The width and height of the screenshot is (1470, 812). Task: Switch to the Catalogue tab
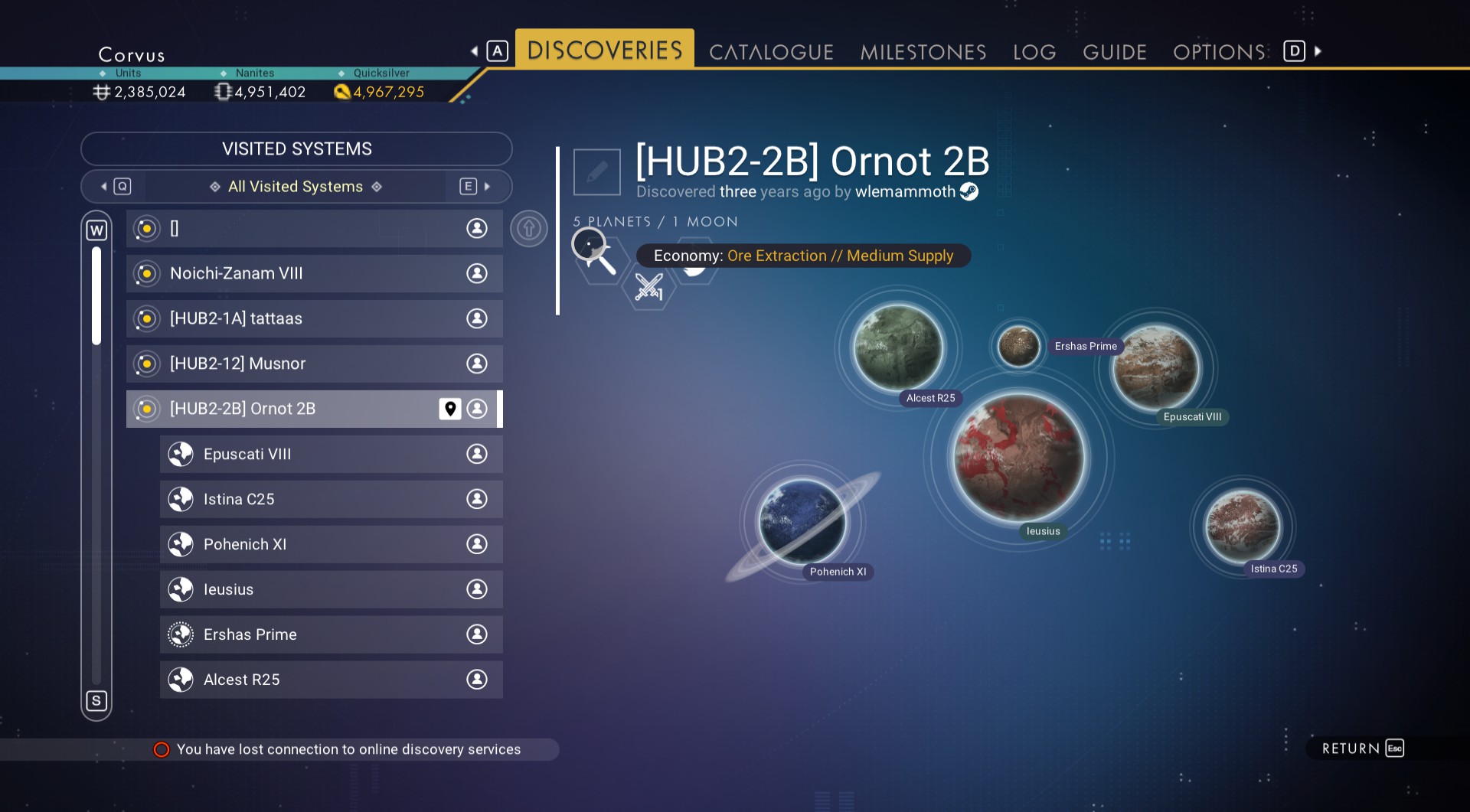tap(771, 52)
